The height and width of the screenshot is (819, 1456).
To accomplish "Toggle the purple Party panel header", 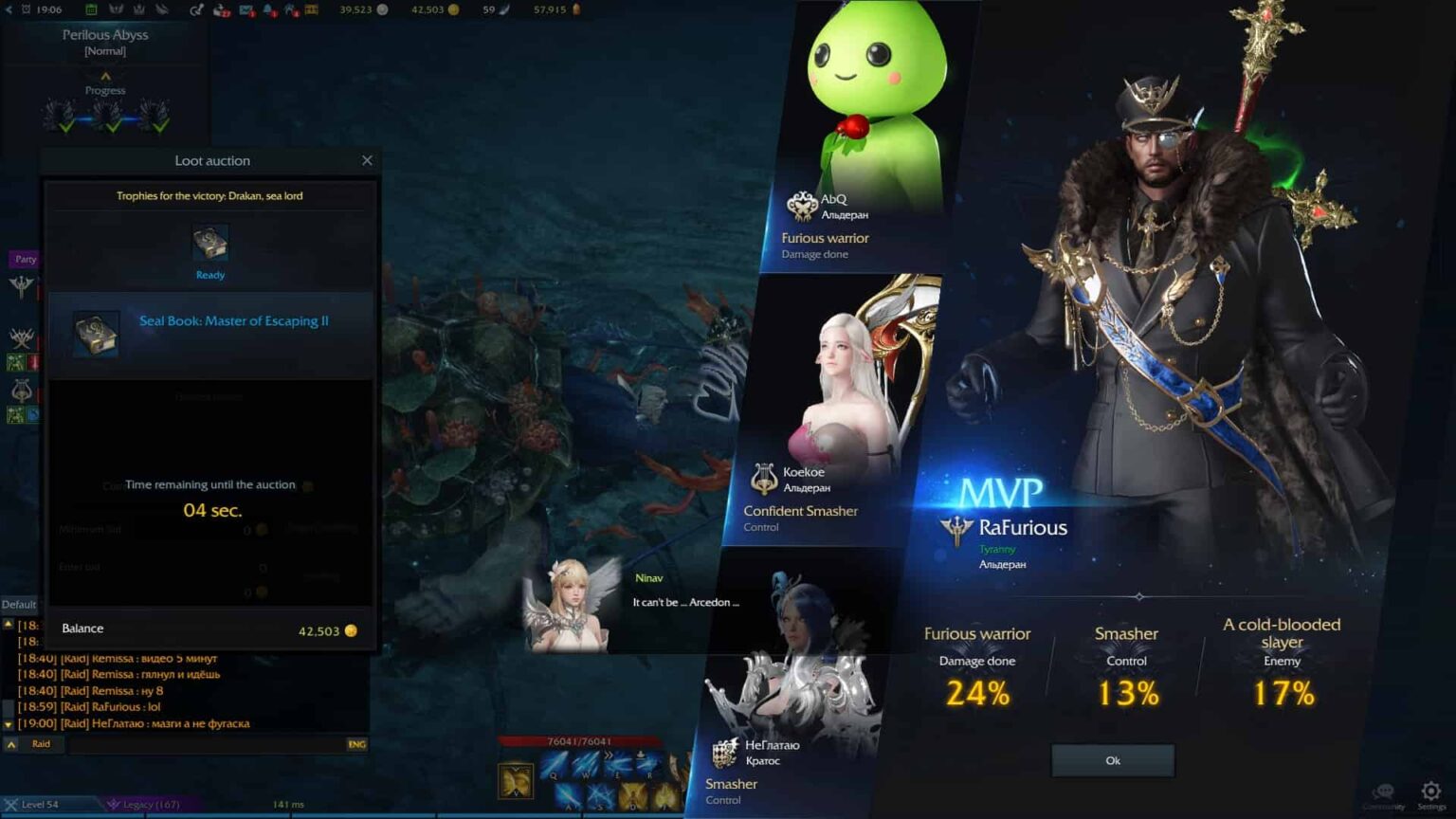I will coord(24,259).
